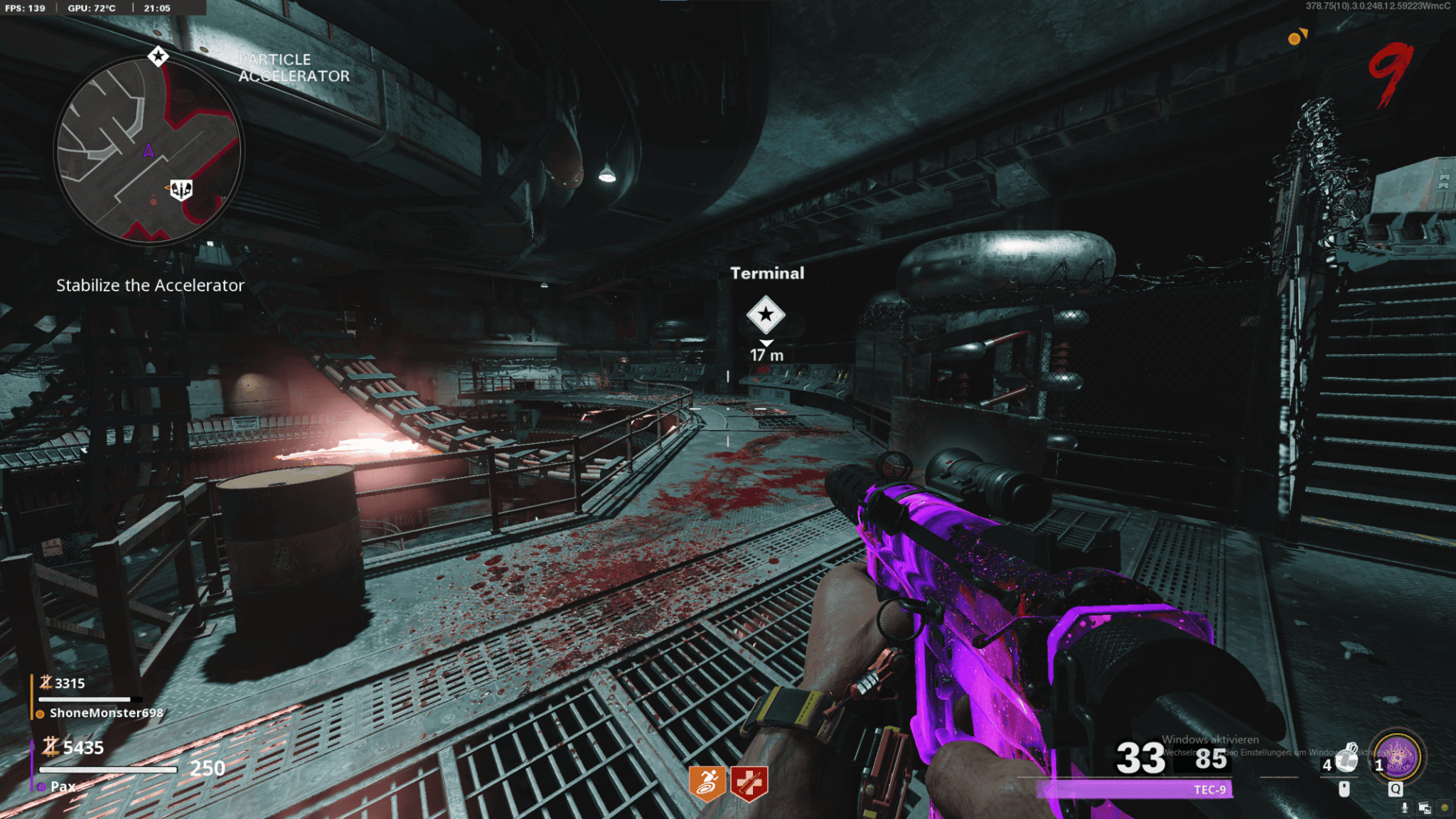Click the microphone icon near the screen corner
The image size is (1456, 819).
(x=1405, y=808)
